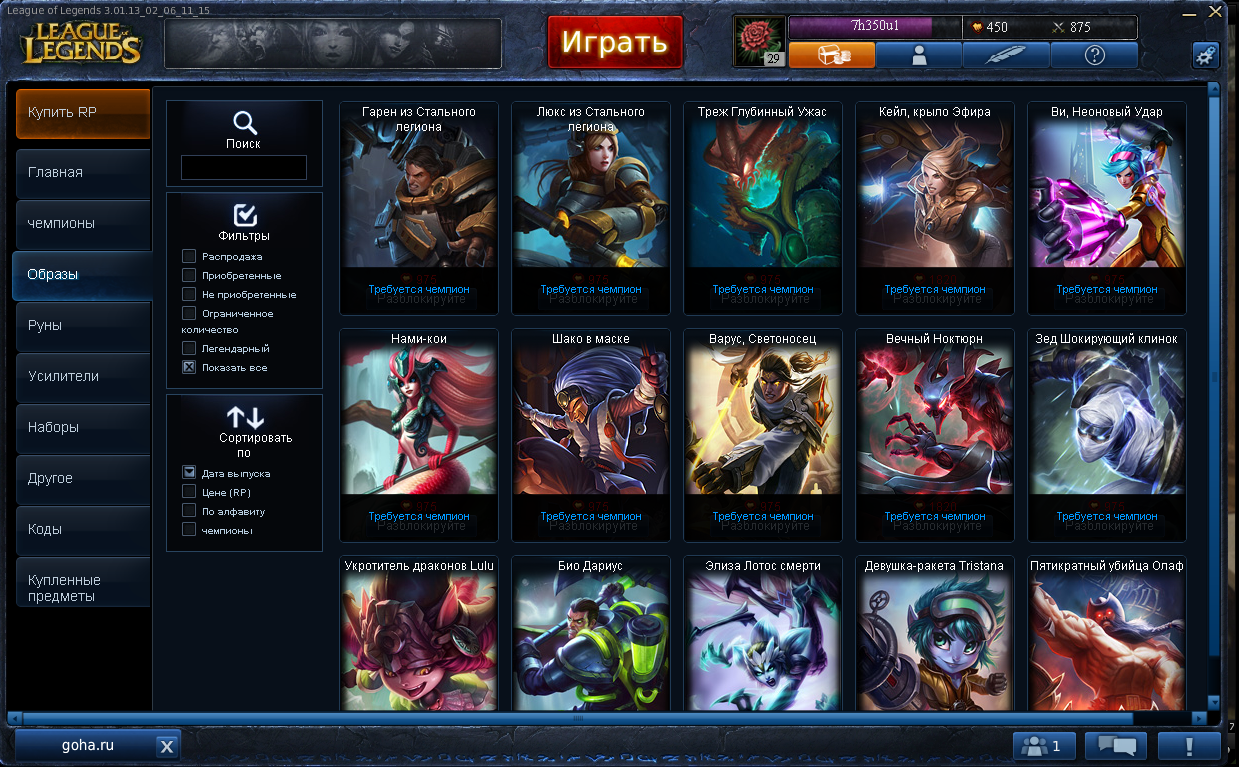
Task: Show the Коды redemption section
Action: 83,530
